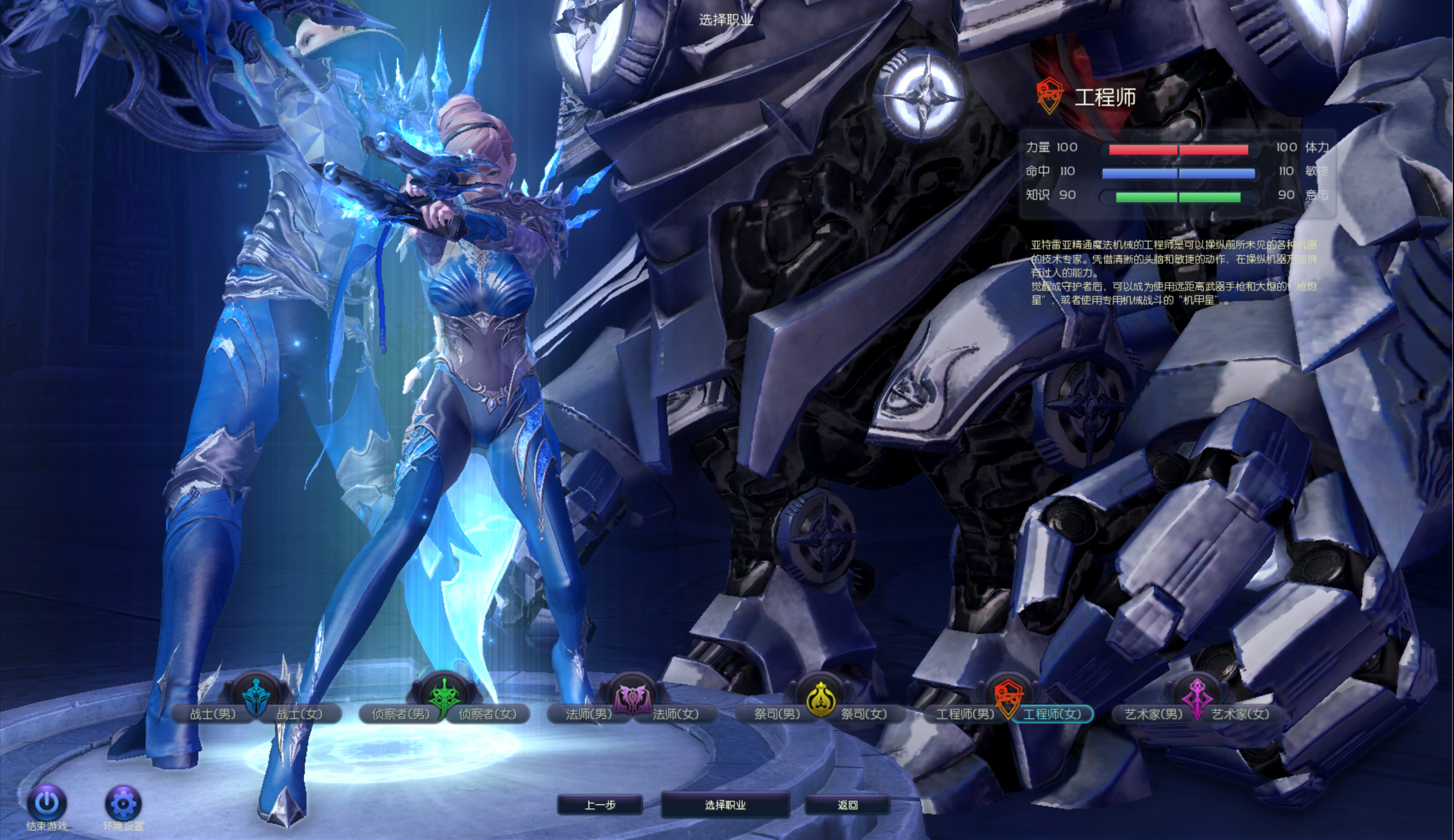Select the 战士(男) class

212,714
